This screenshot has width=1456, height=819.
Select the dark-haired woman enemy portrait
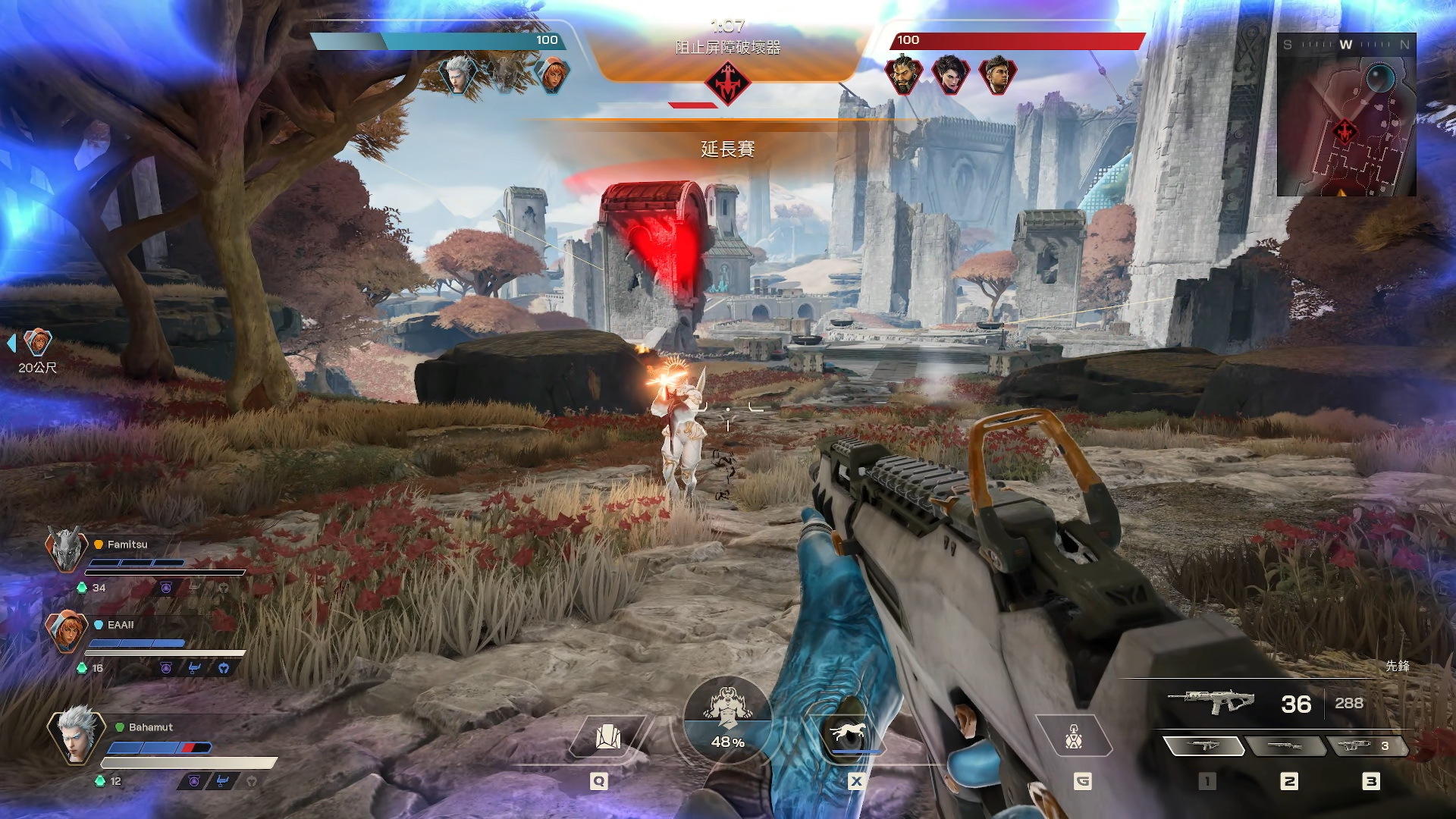click(x=949, y=74)
